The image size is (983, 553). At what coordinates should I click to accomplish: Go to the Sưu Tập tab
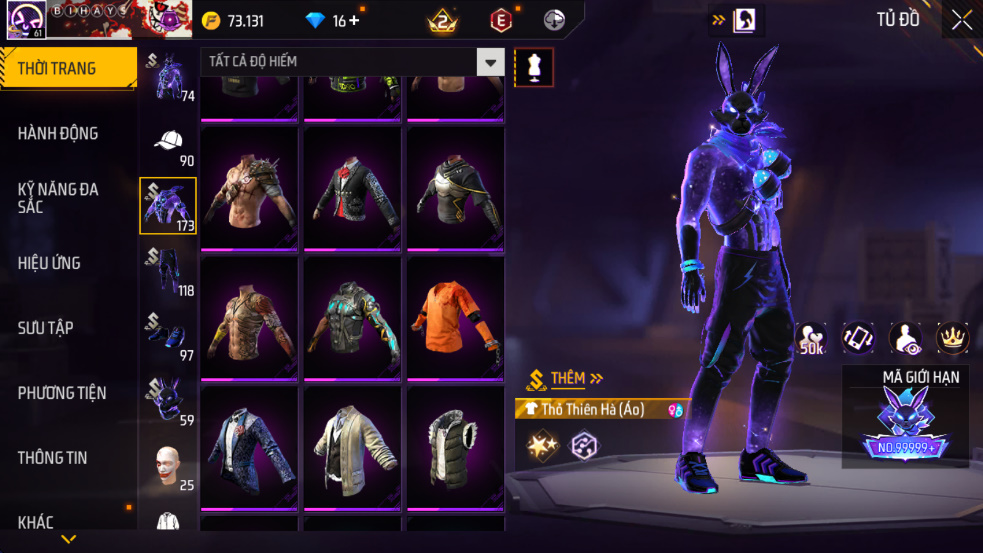pos(45,328)
